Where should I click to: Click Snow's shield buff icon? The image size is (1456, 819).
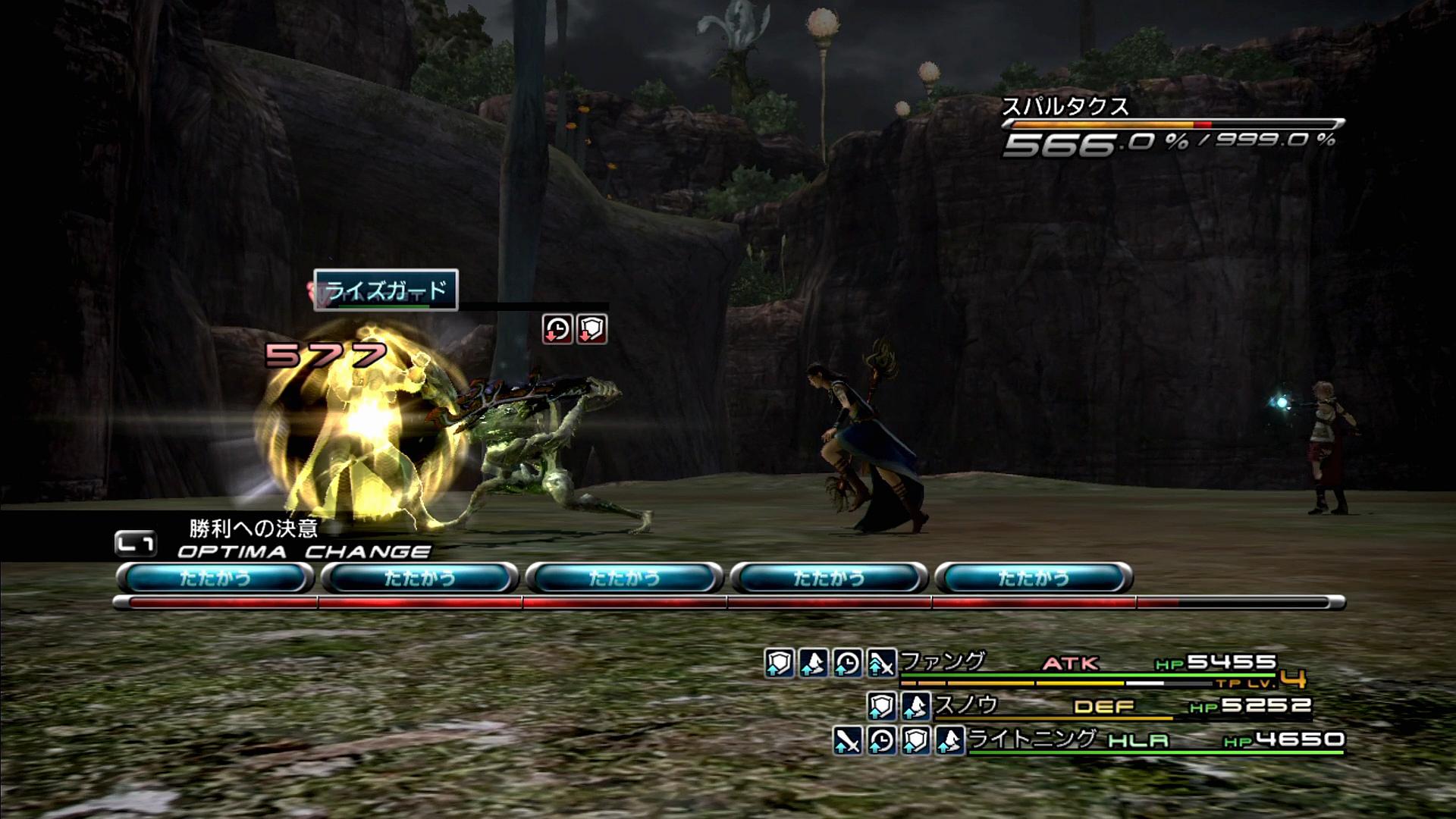[881, 707]
